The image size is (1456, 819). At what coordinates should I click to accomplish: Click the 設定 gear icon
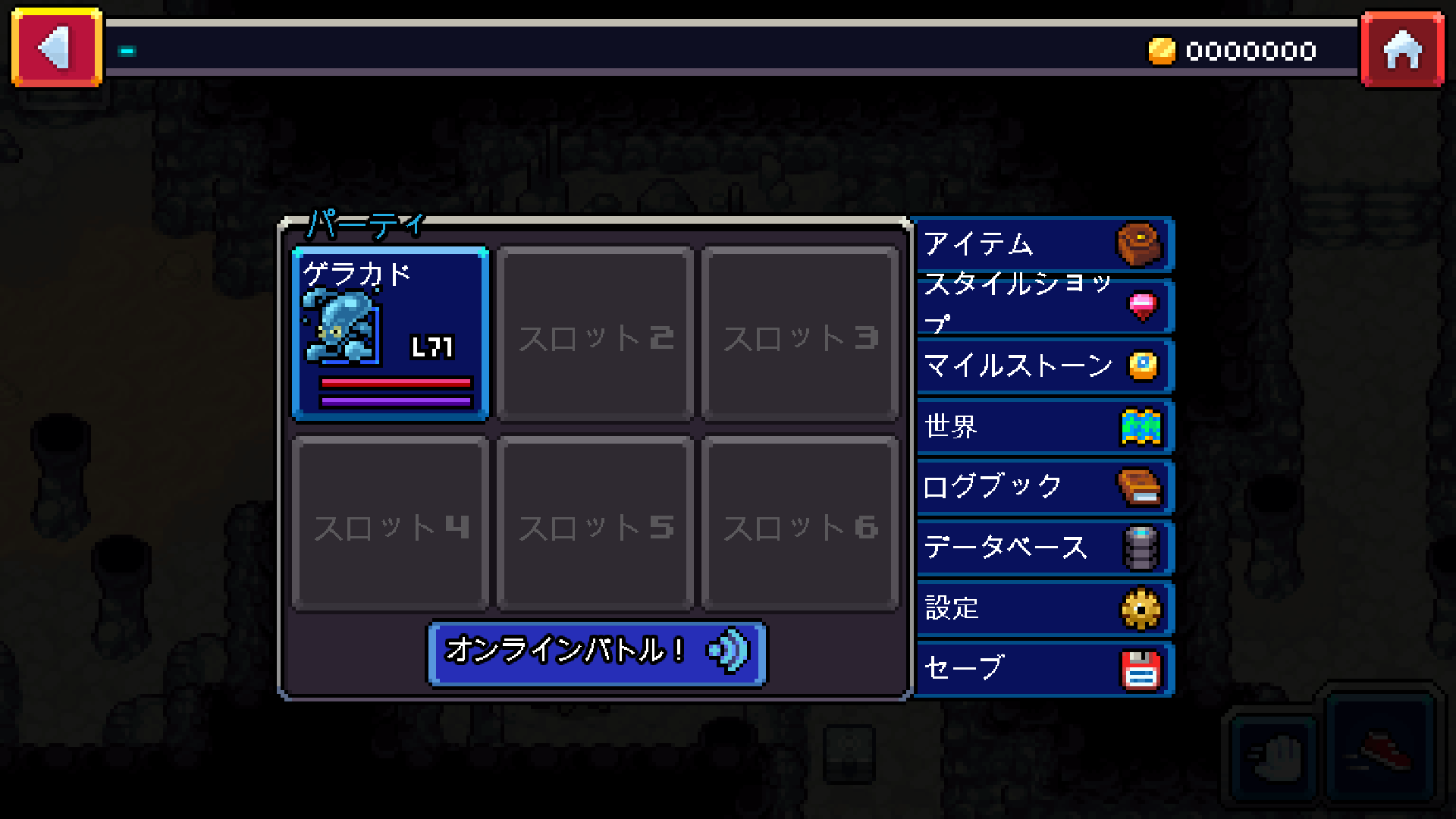[x=1140, y=608]
